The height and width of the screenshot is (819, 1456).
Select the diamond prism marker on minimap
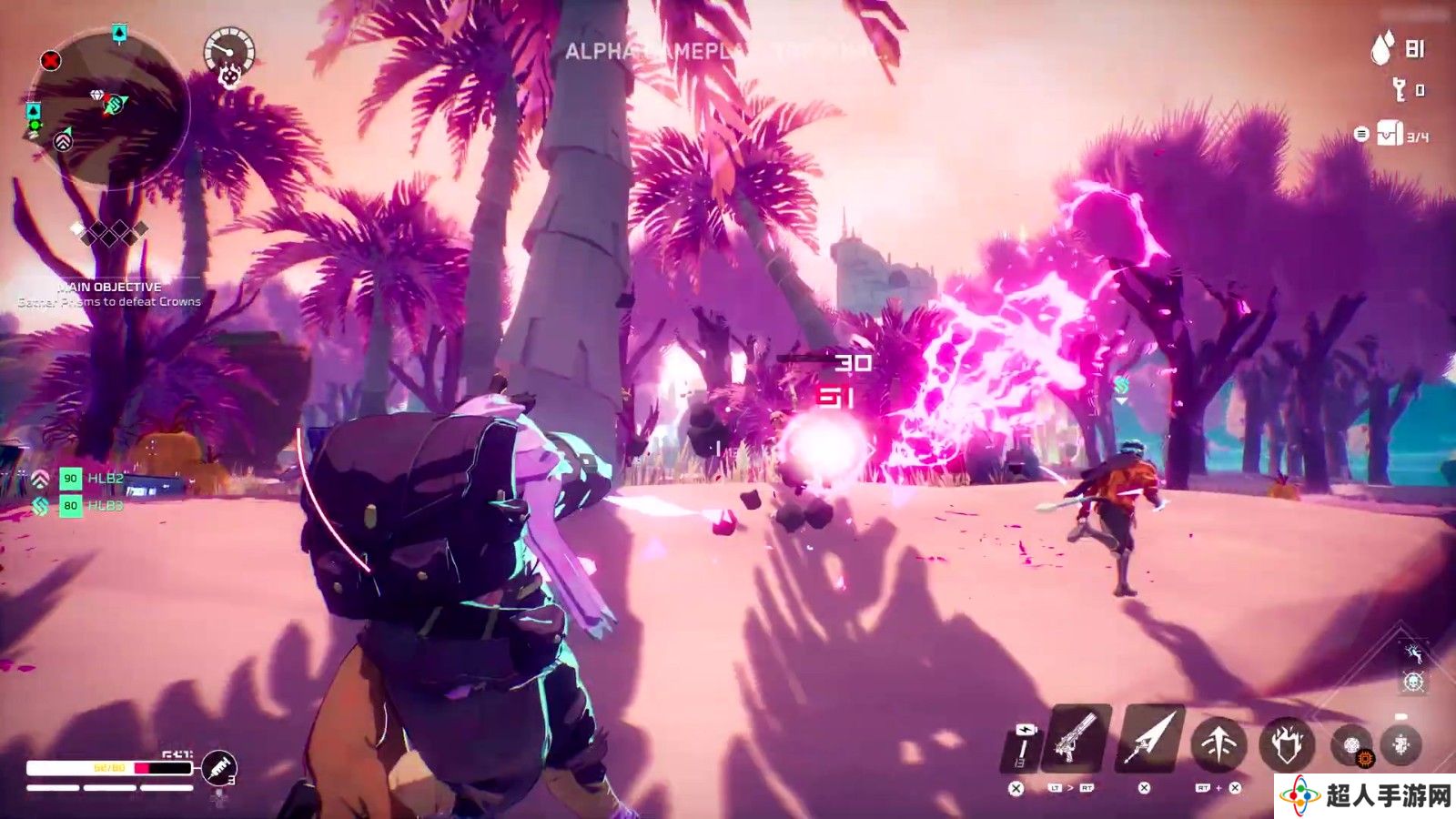98,96
